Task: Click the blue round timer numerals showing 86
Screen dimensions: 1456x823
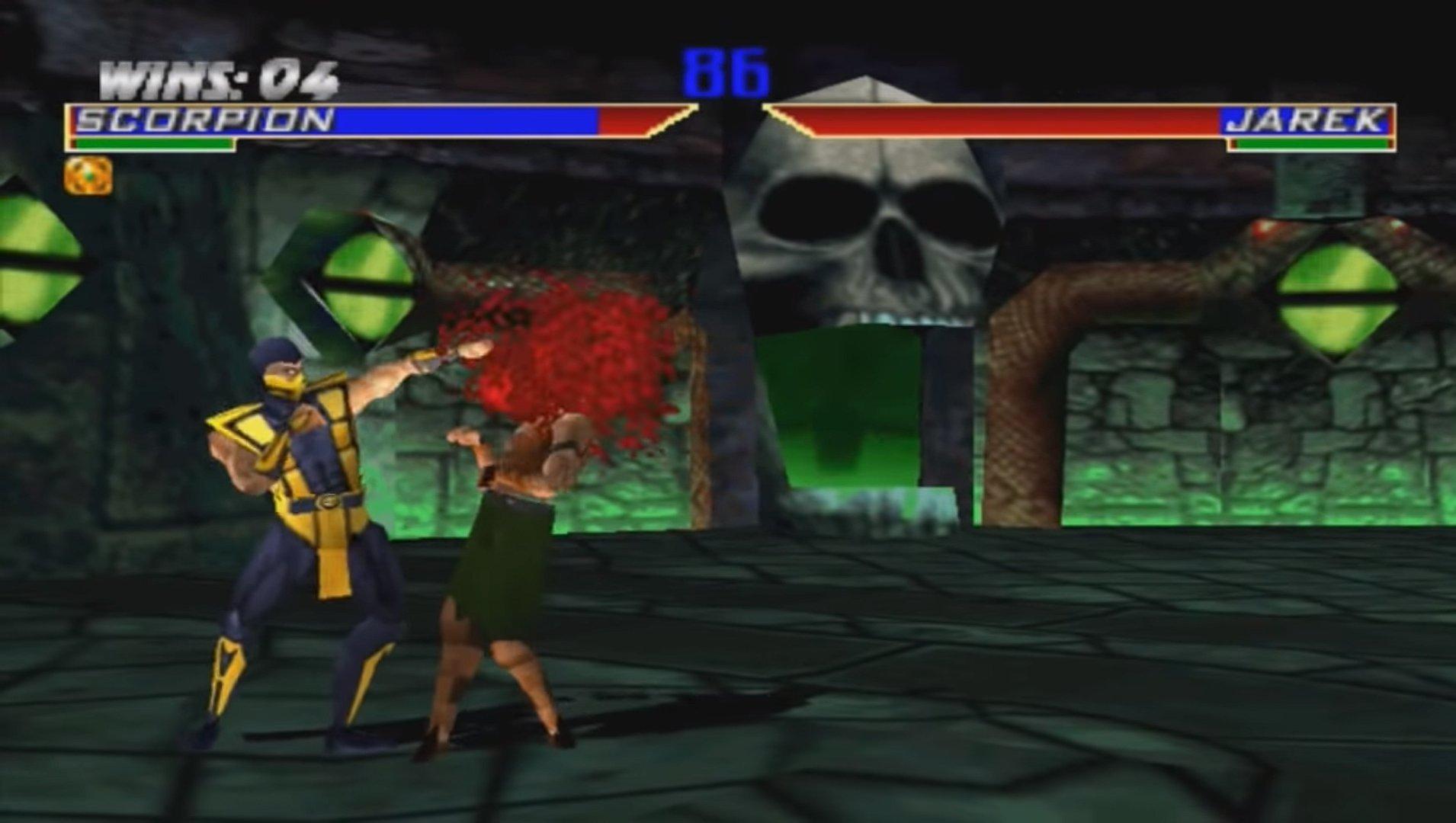Action: [724, 72]
